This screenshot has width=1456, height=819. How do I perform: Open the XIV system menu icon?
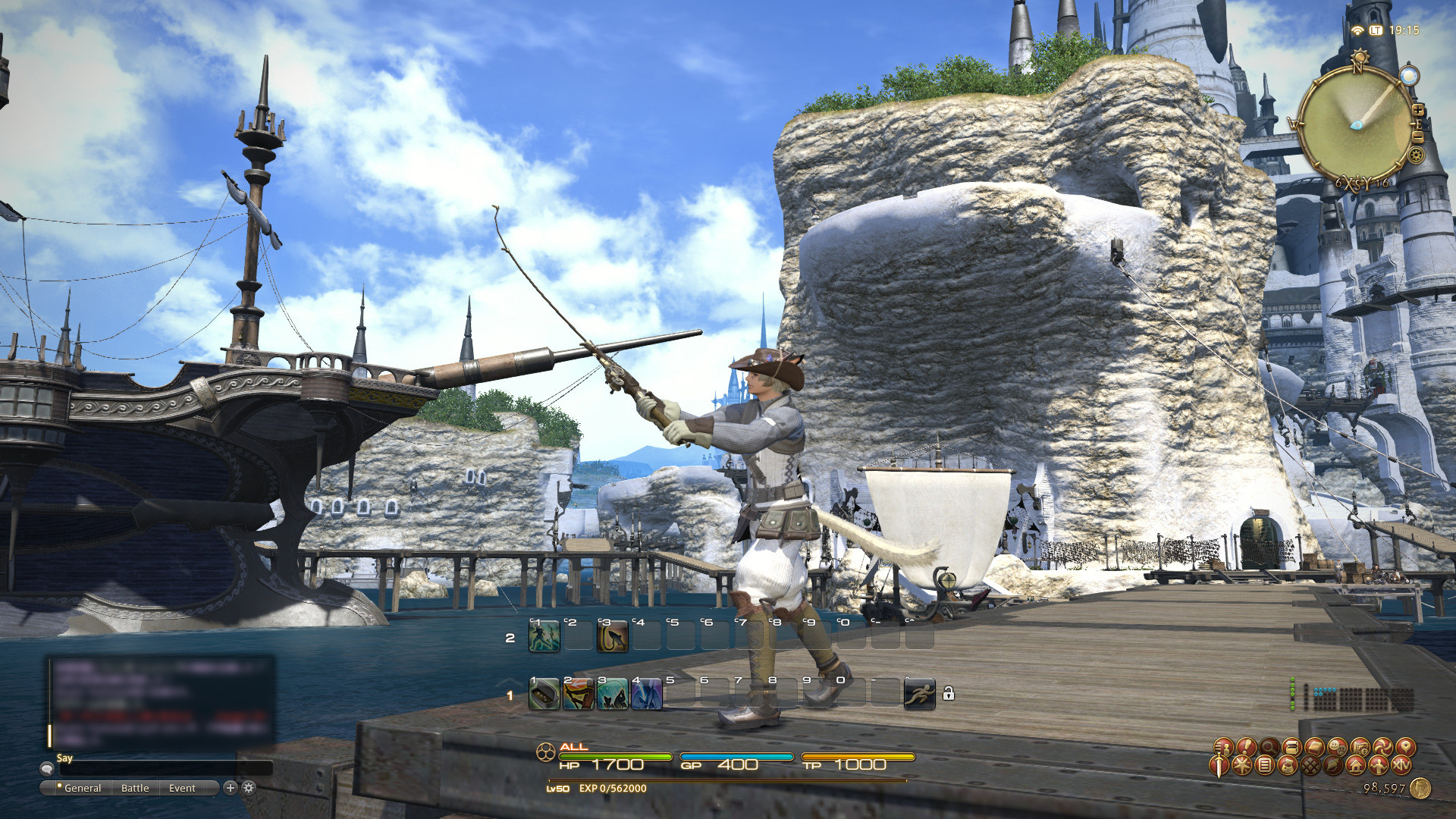1402,766
